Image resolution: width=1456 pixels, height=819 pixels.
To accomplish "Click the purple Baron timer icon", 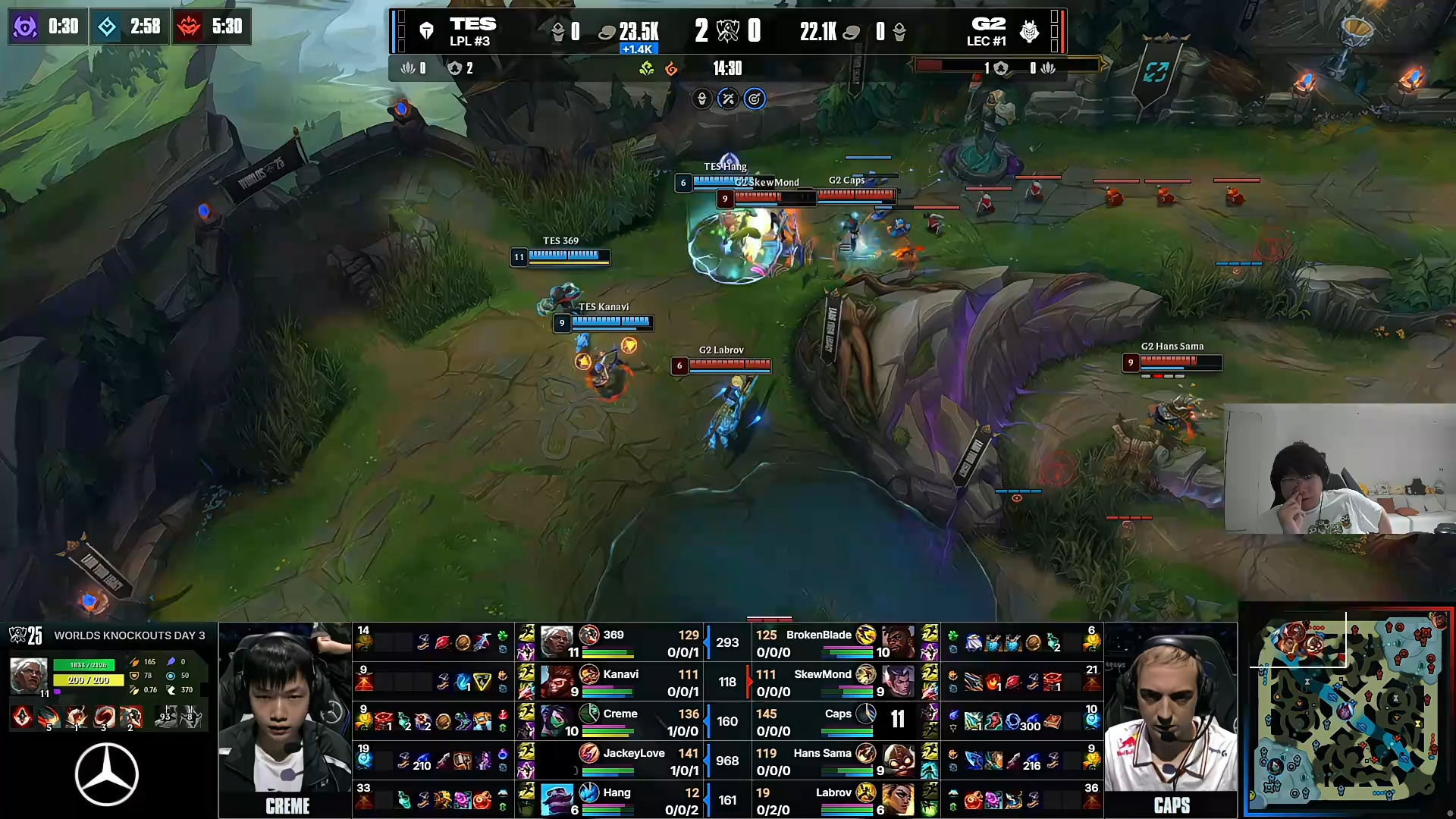I will 25,27.
